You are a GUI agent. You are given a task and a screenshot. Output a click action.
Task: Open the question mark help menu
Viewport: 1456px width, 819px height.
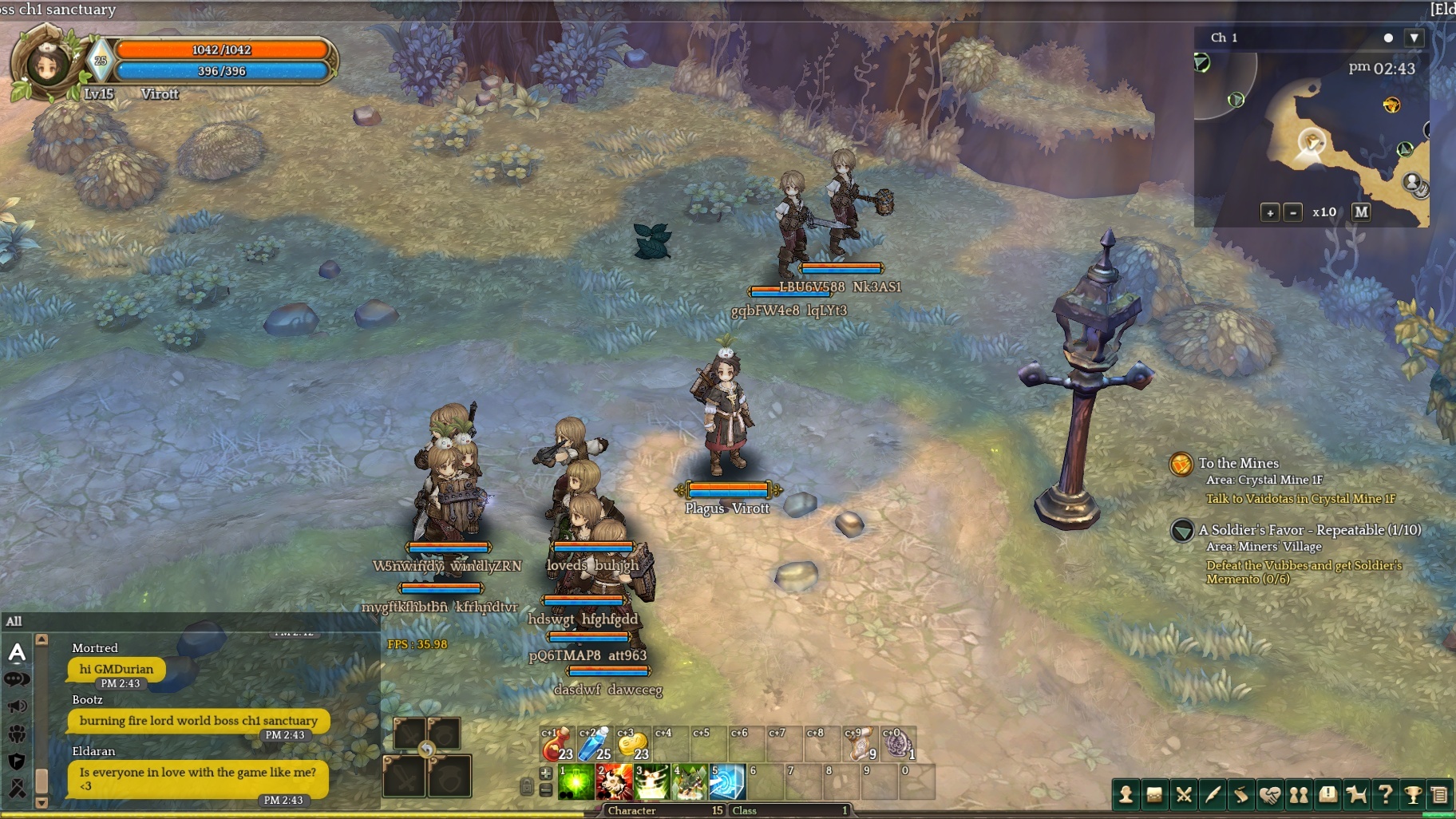1385,795
